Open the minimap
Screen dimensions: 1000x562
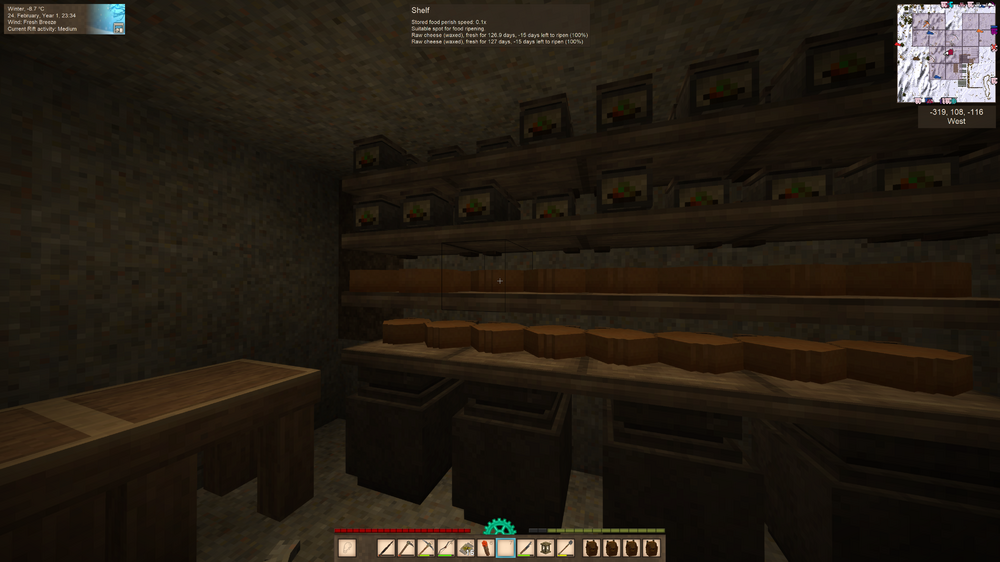(x=946, y=53)
